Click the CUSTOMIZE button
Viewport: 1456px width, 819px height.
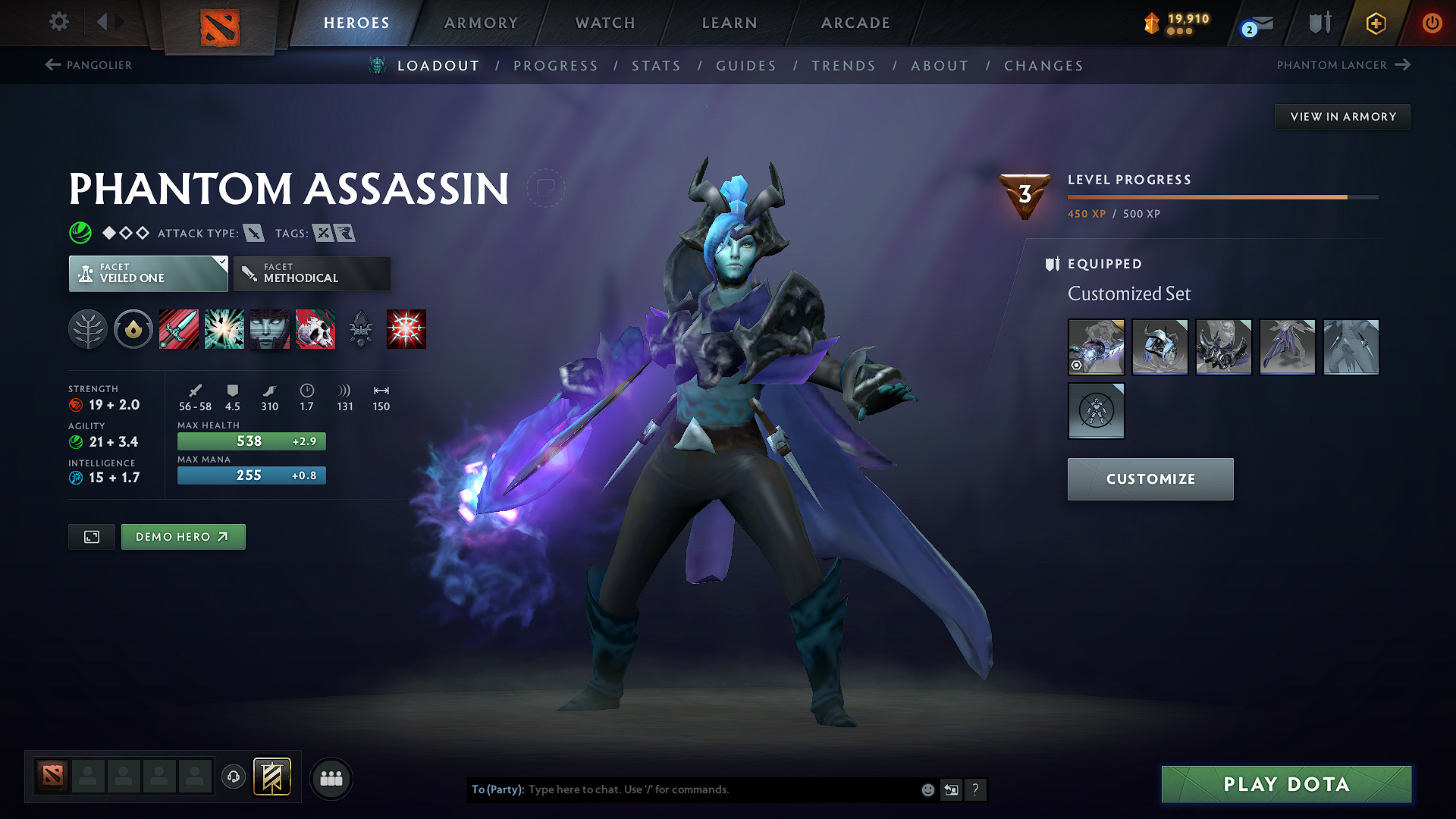[1150, 479]
